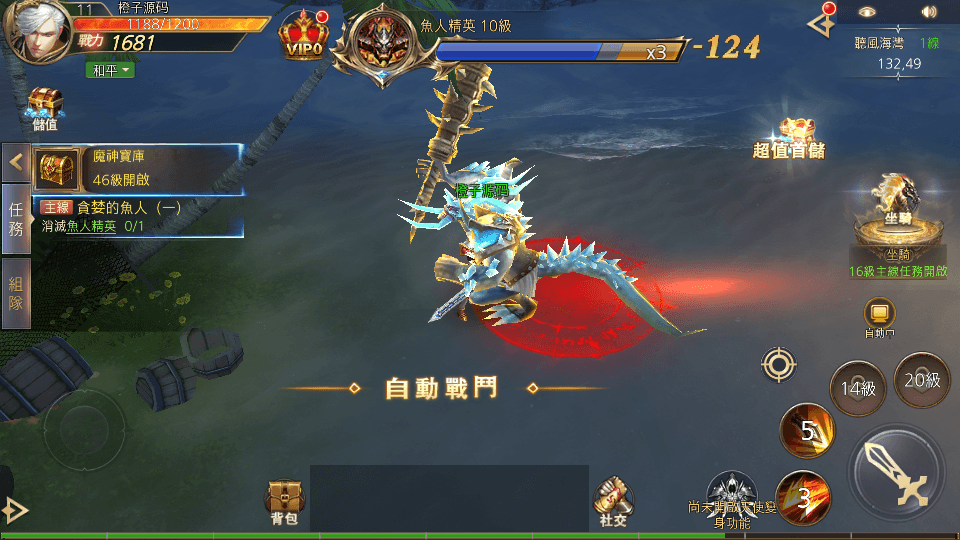Switch to the 任務 quest tab

pyautogui.click(x=16, y=216)
